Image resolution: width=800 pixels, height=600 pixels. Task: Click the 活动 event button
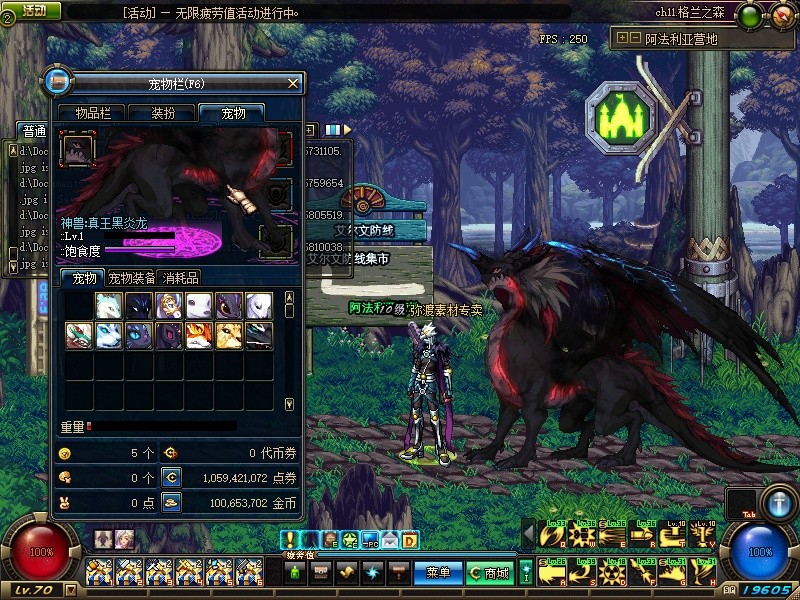click(x=32, y=10)
